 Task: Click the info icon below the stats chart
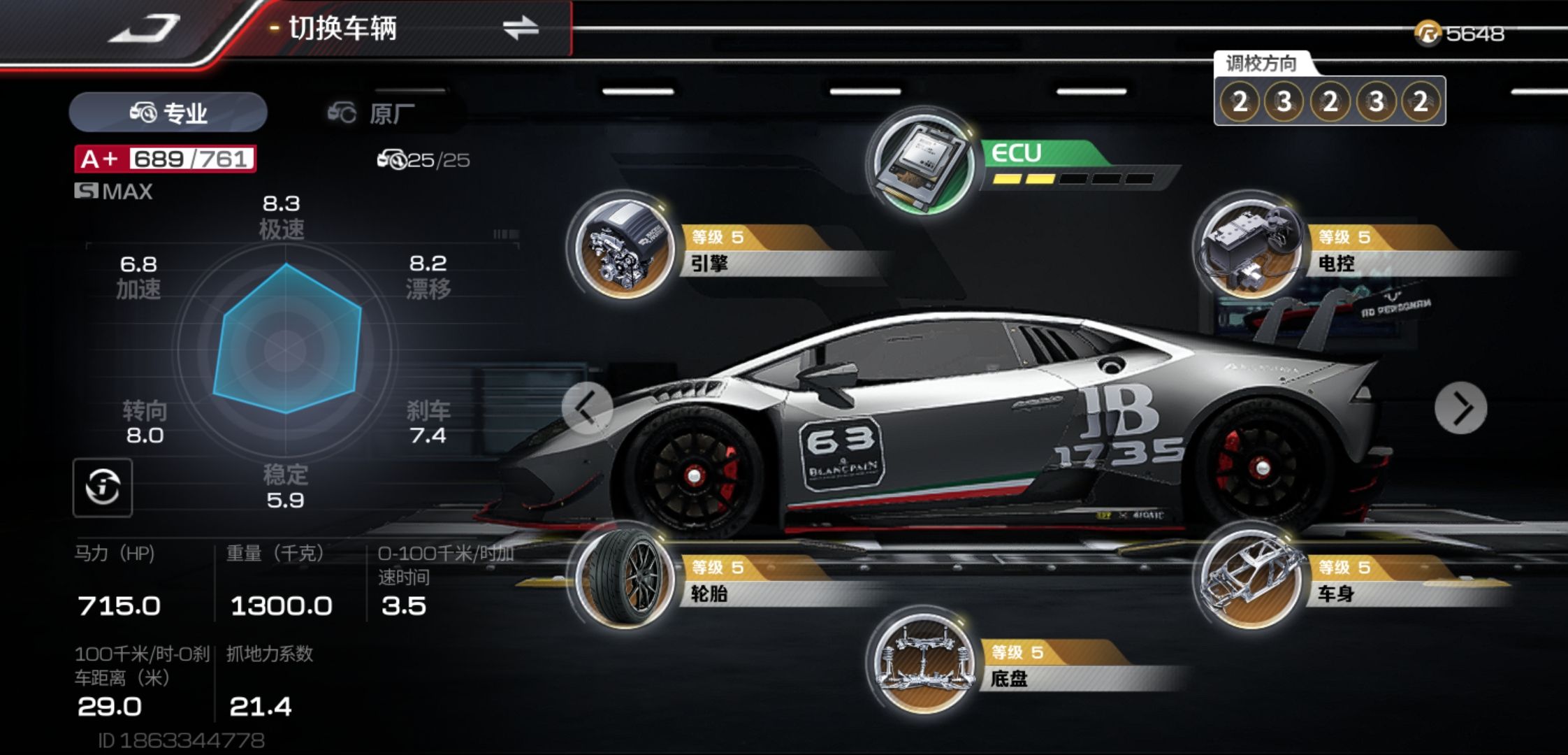click(x=103, y=487)
